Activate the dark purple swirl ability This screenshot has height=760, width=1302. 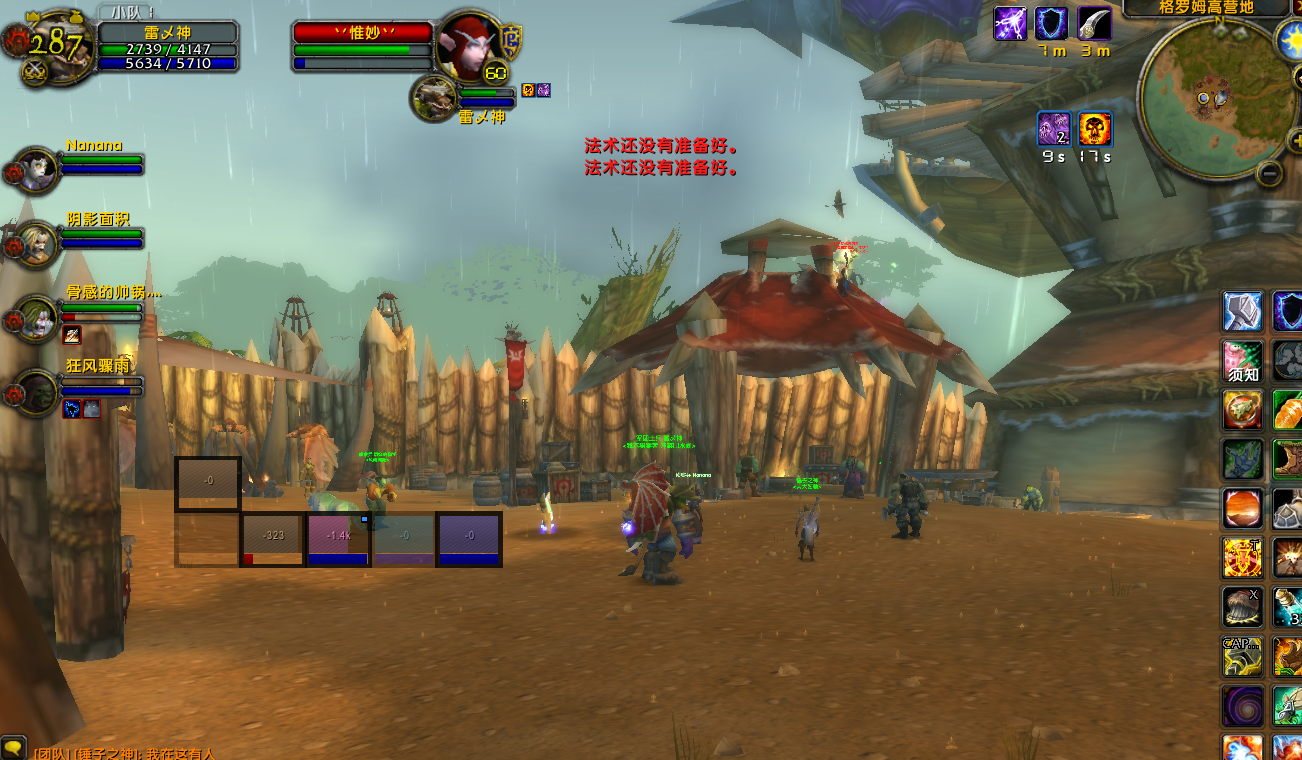(x=1242, y=705)
